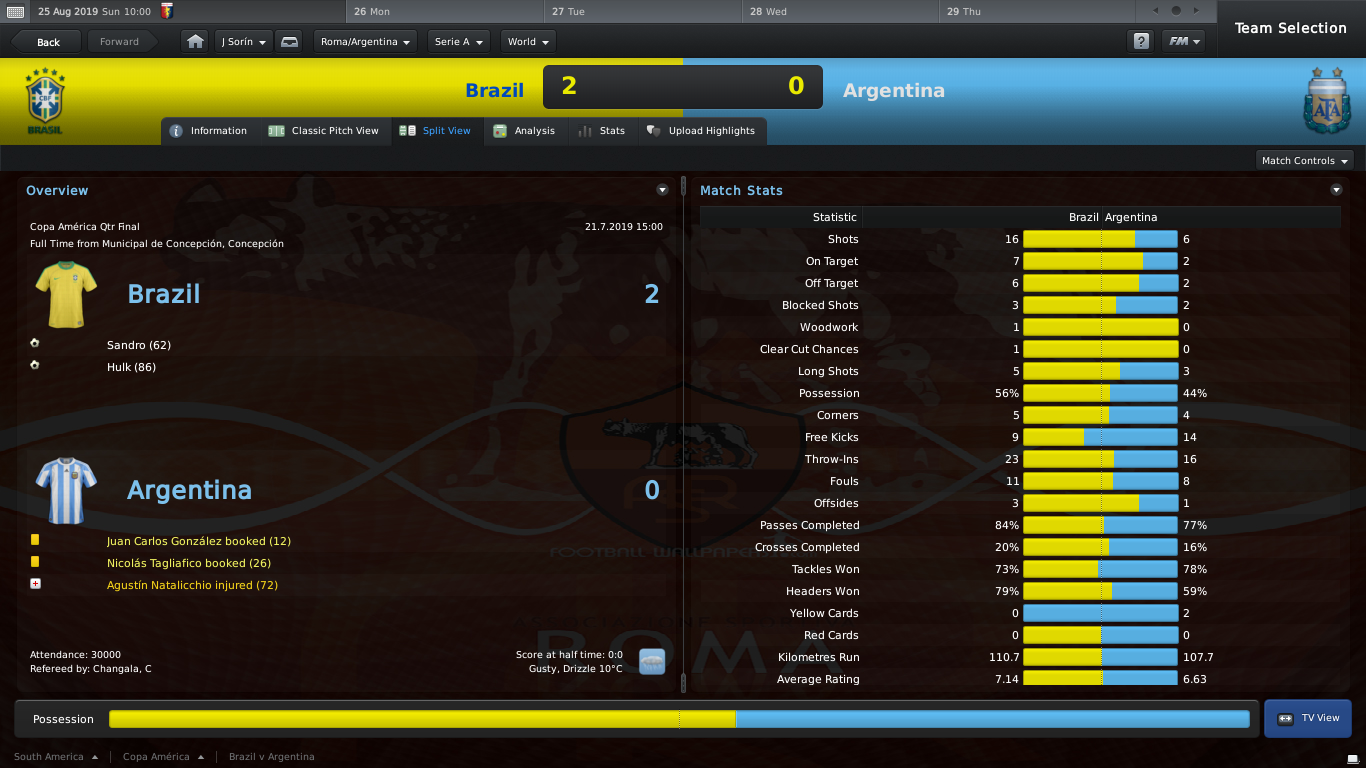1366x768 pixels.
Task: View goalscorer Sandro's profile
Action: [x=138, y=345]
